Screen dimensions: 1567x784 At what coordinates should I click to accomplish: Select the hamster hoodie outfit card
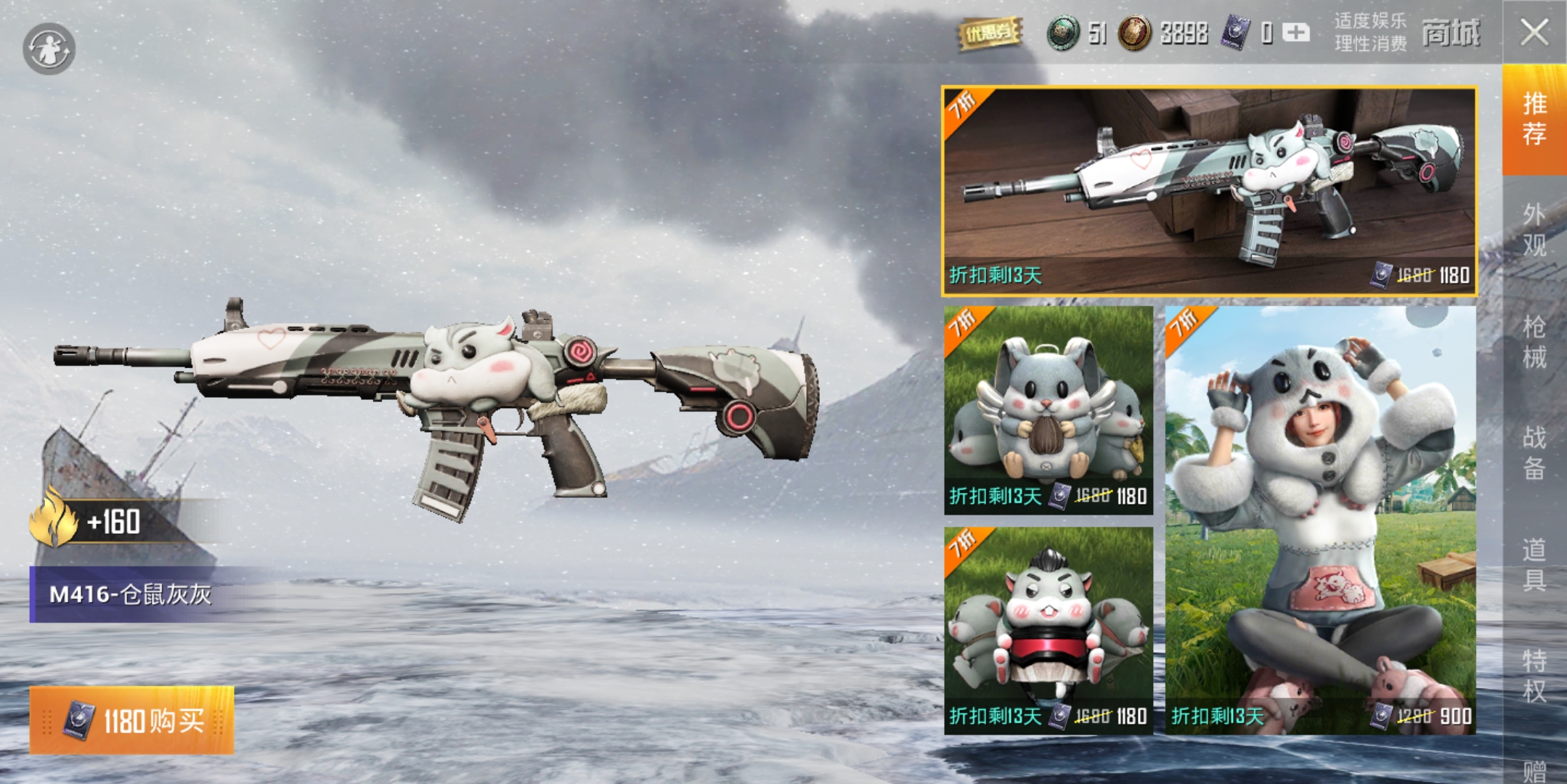[x=1320, y=520]
